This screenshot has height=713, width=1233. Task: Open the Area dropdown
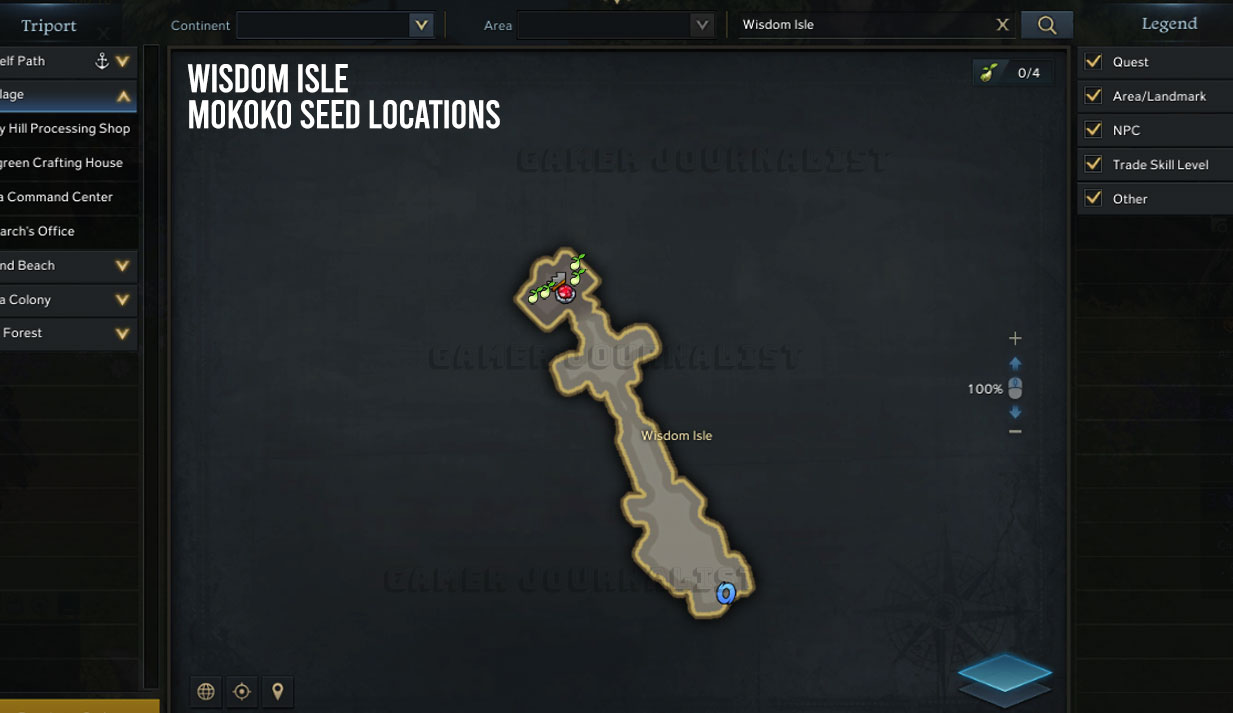pos(702,25)
